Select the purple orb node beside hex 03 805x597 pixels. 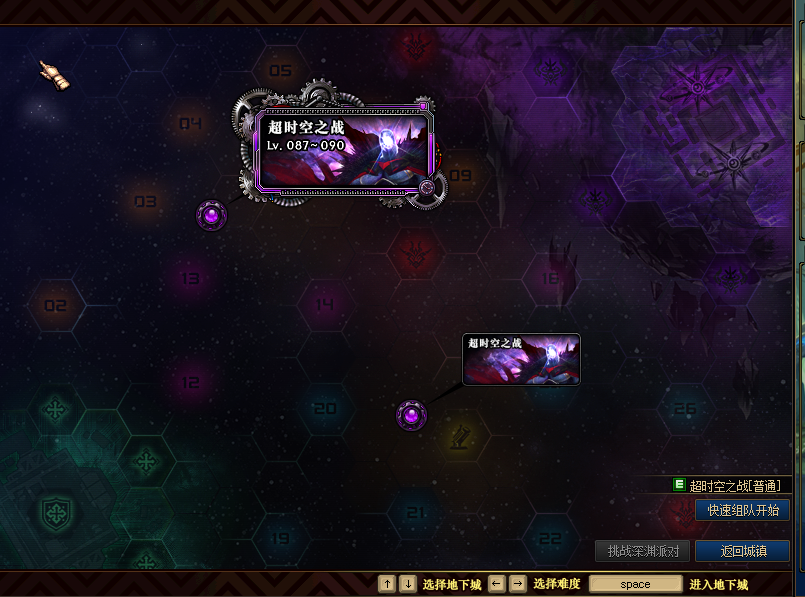click(x=212, y=214)
